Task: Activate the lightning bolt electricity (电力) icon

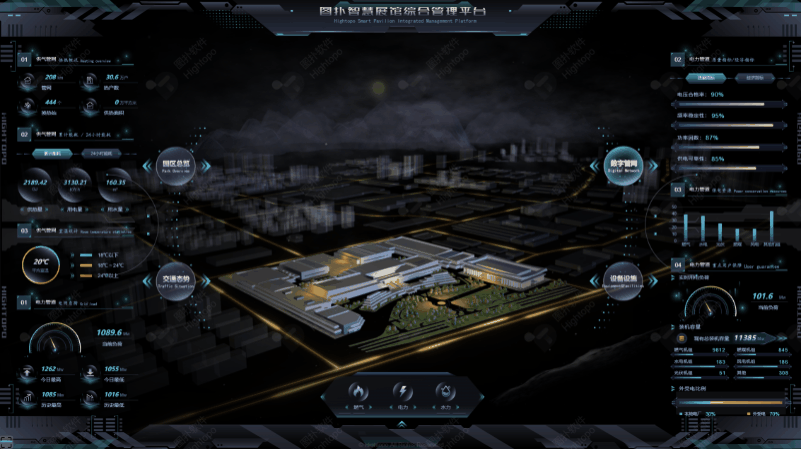Action: [402, 391]
